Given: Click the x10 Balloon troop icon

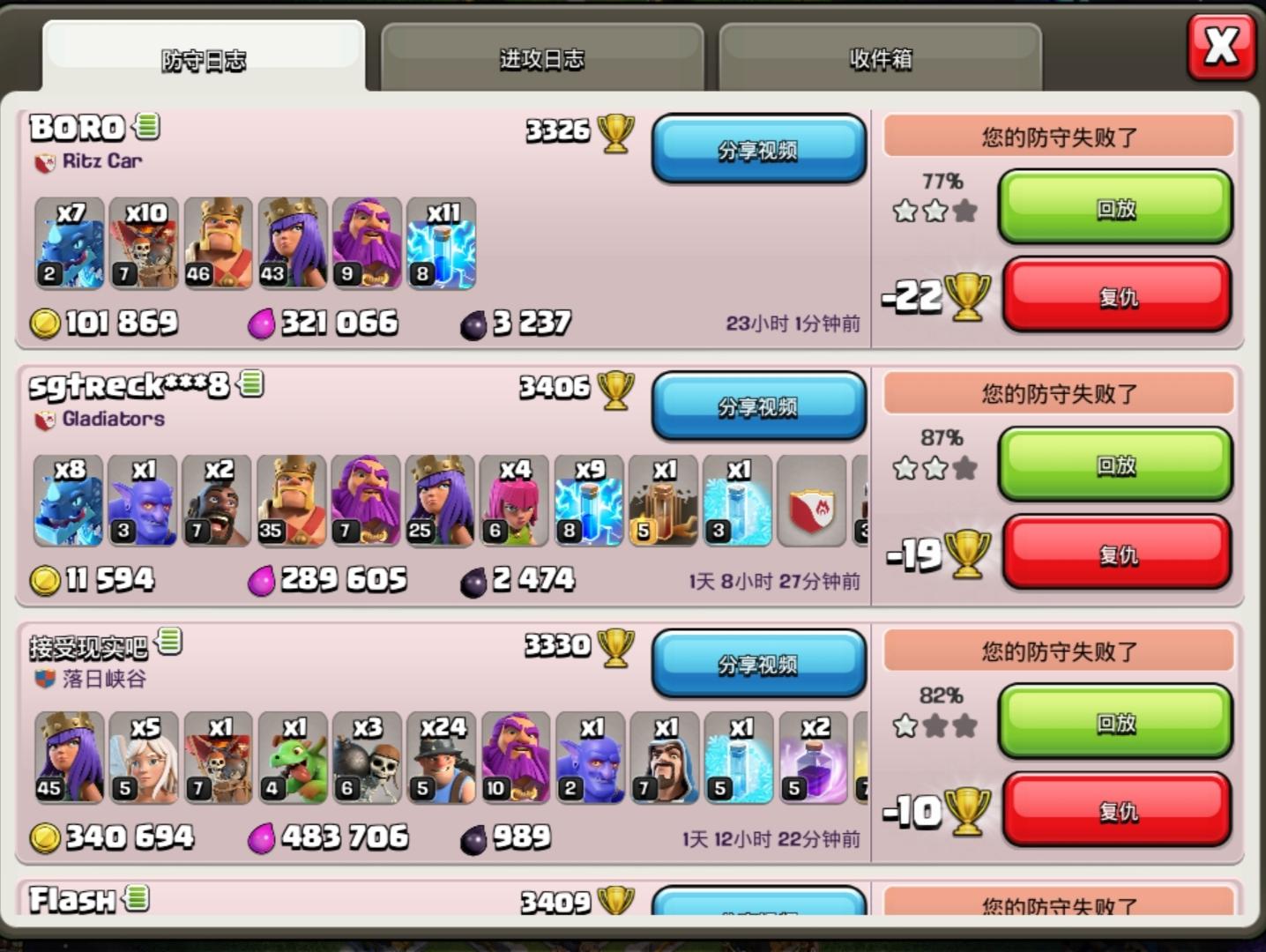Looking at the screenshot, I should [143, 244].
